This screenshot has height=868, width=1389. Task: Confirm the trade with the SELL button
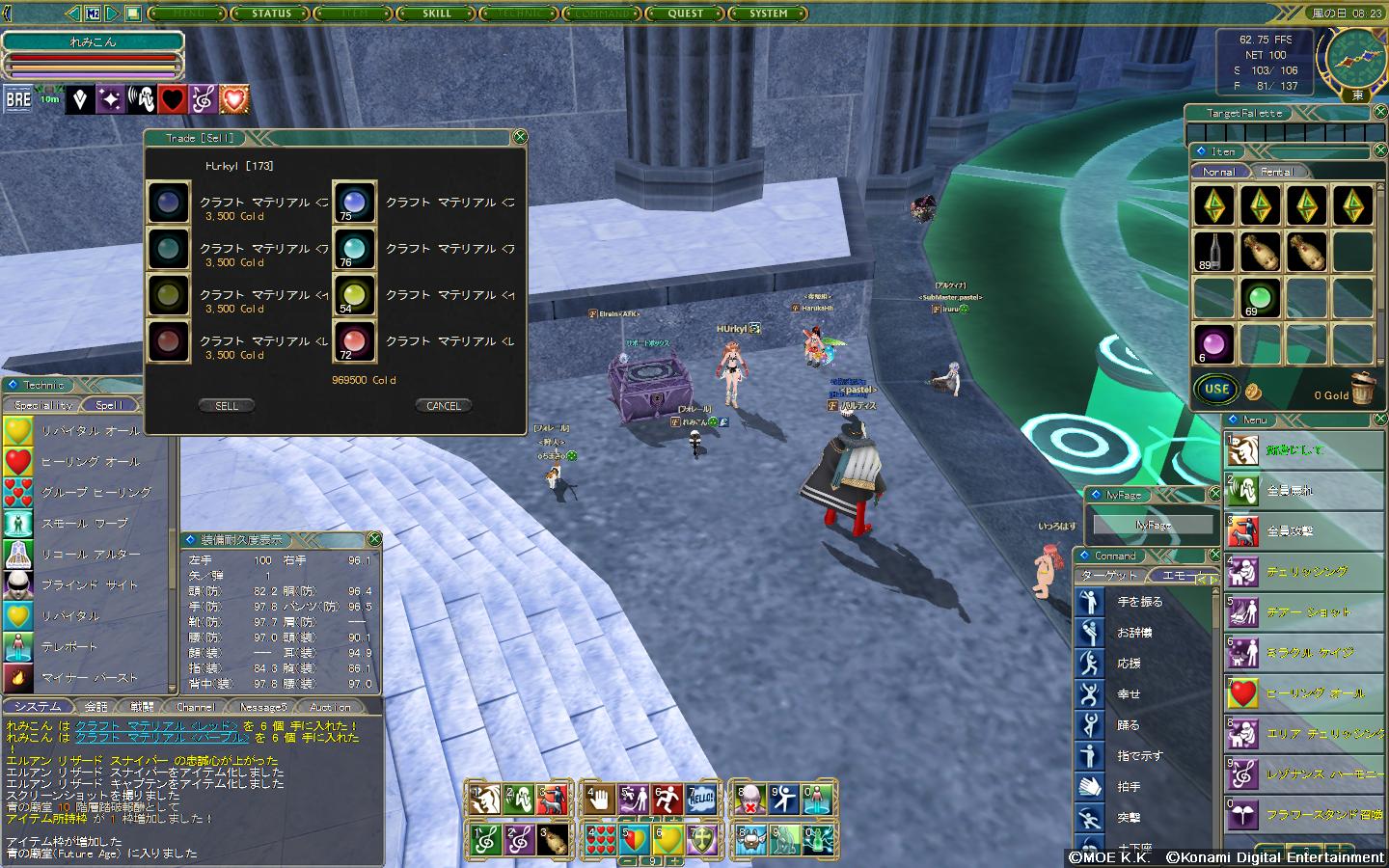coord(227,406)
